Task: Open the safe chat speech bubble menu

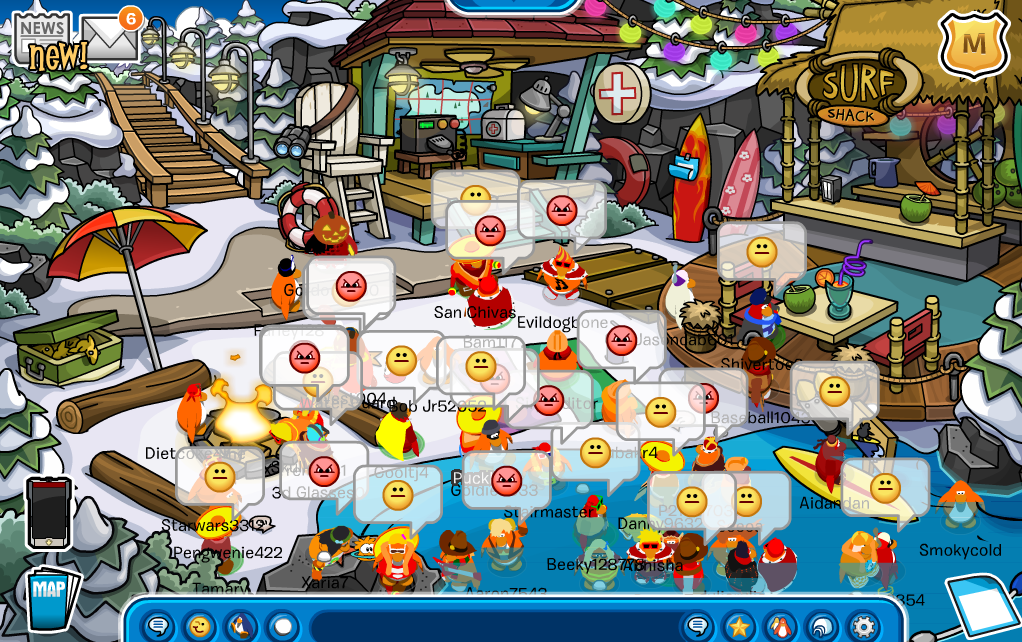Action: click(158, 626)
